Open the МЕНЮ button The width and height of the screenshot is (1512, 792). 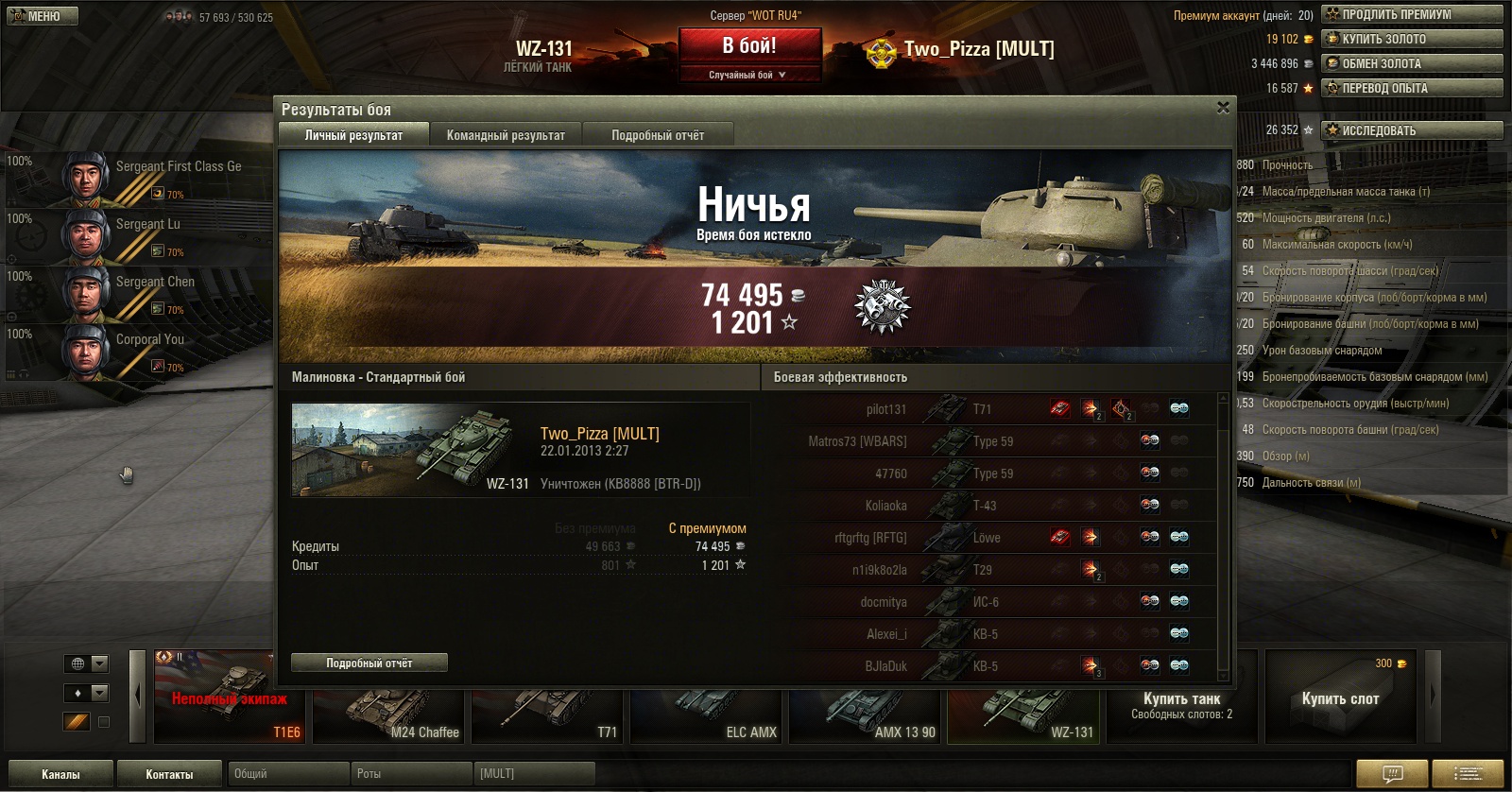click(43, 16)
